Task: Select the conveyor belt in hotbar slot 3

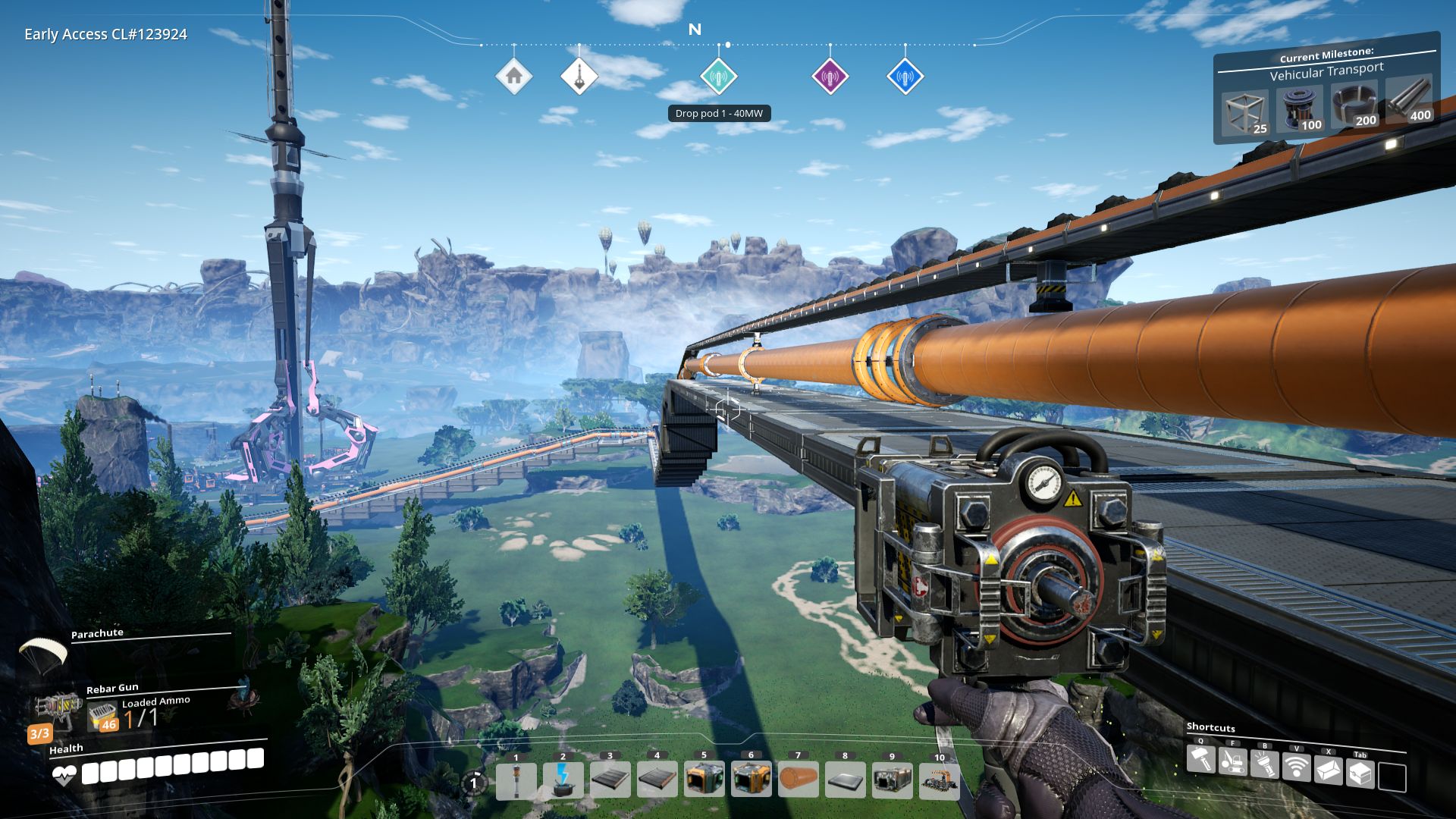Action: coord(609,780)
